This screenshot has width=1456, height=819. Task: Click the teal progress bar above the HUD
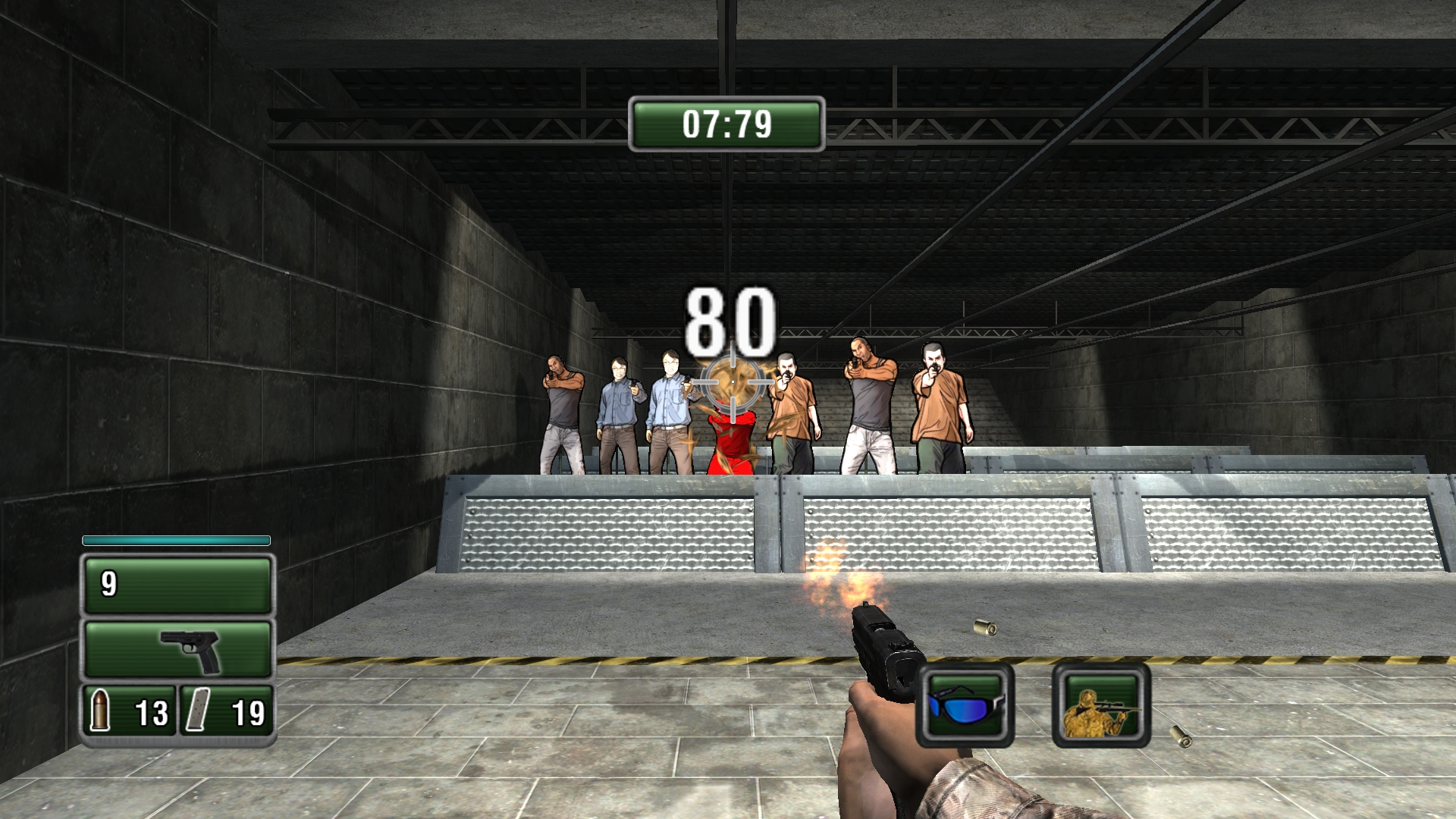[176, 541]
